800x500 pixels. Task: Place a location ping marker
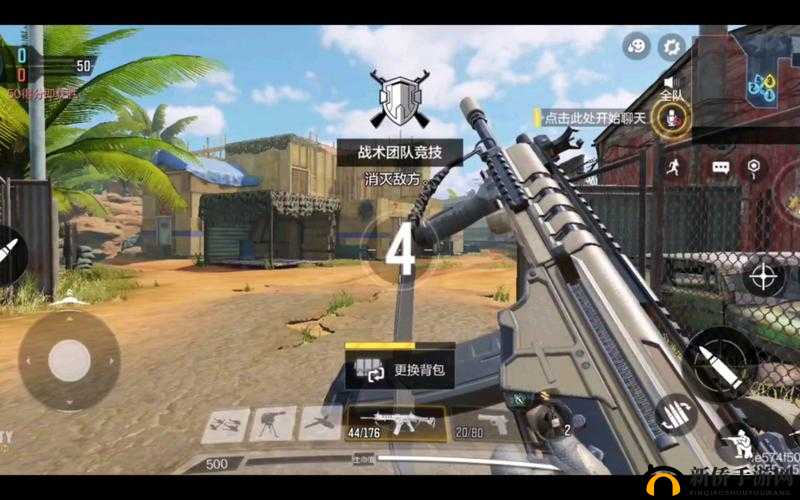point(752,166)
